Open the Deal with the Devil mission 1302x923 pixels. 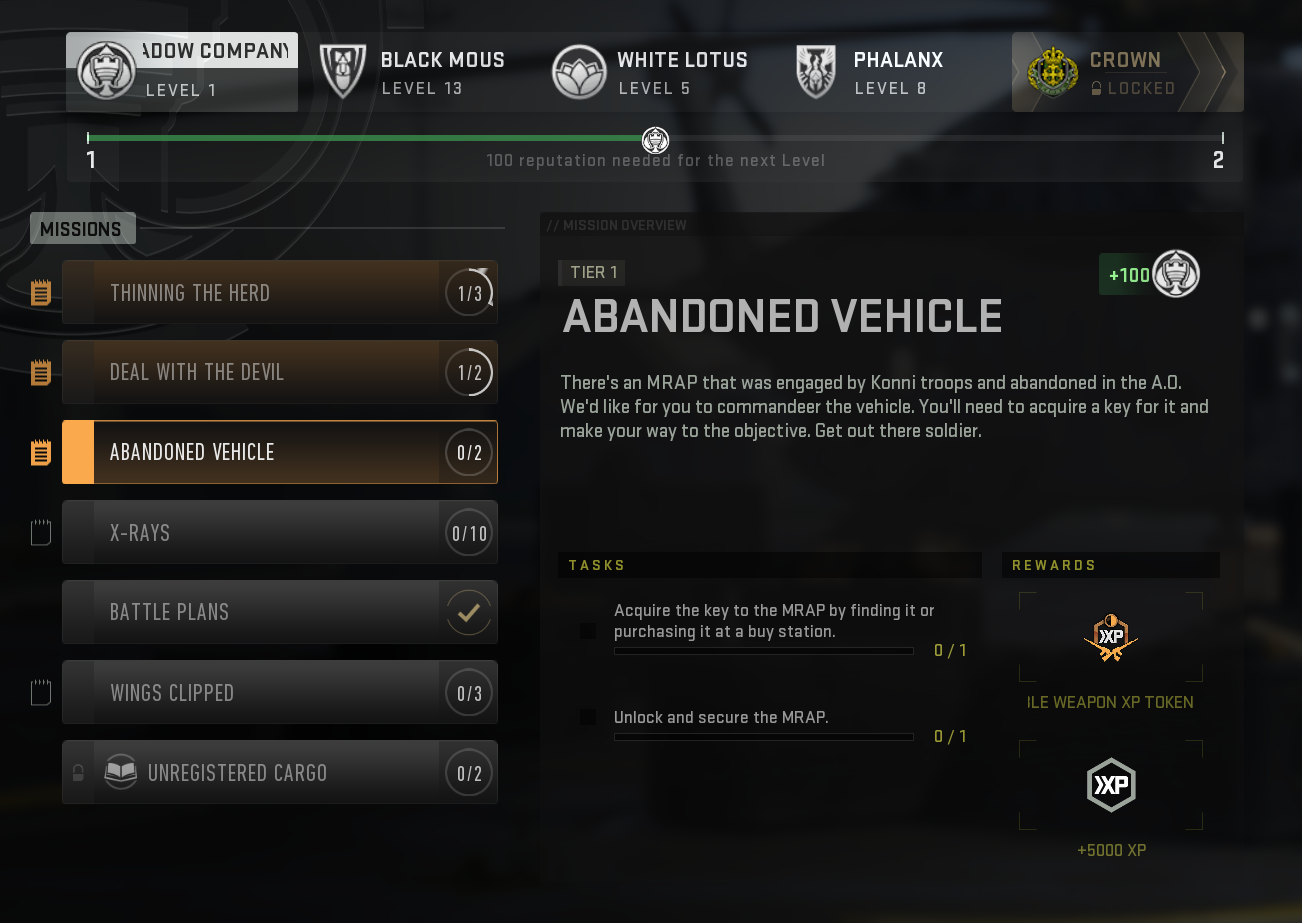pos(280,372)
